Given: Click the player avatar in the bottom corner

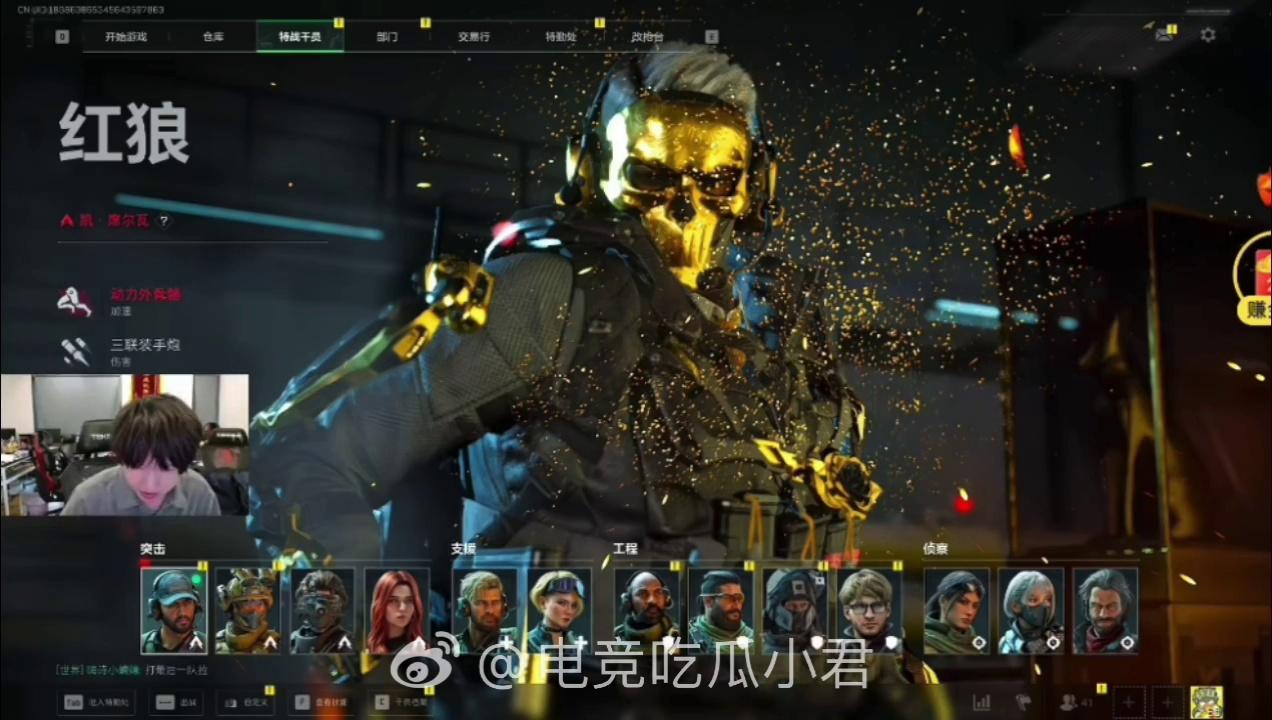Looking at the screenshot, I should click(x=1208, y=702).
